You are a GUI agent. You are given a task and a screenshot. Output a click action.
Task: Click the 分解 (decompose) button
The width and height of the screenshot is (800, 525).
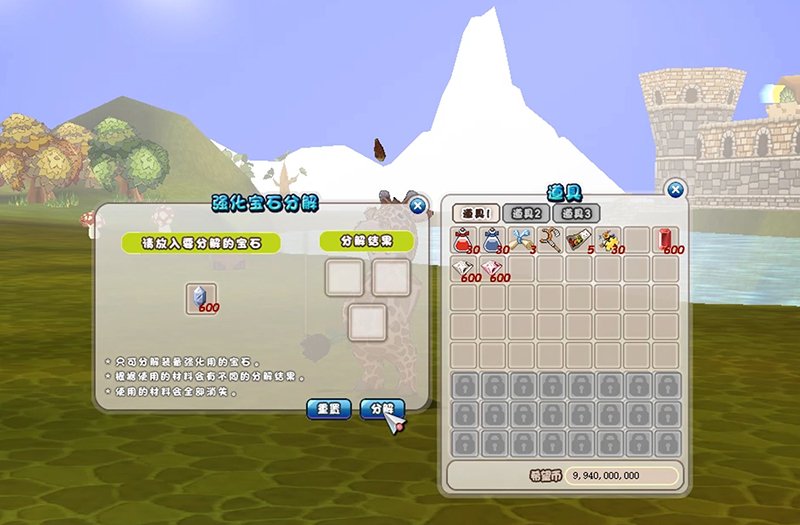point(381,408)
